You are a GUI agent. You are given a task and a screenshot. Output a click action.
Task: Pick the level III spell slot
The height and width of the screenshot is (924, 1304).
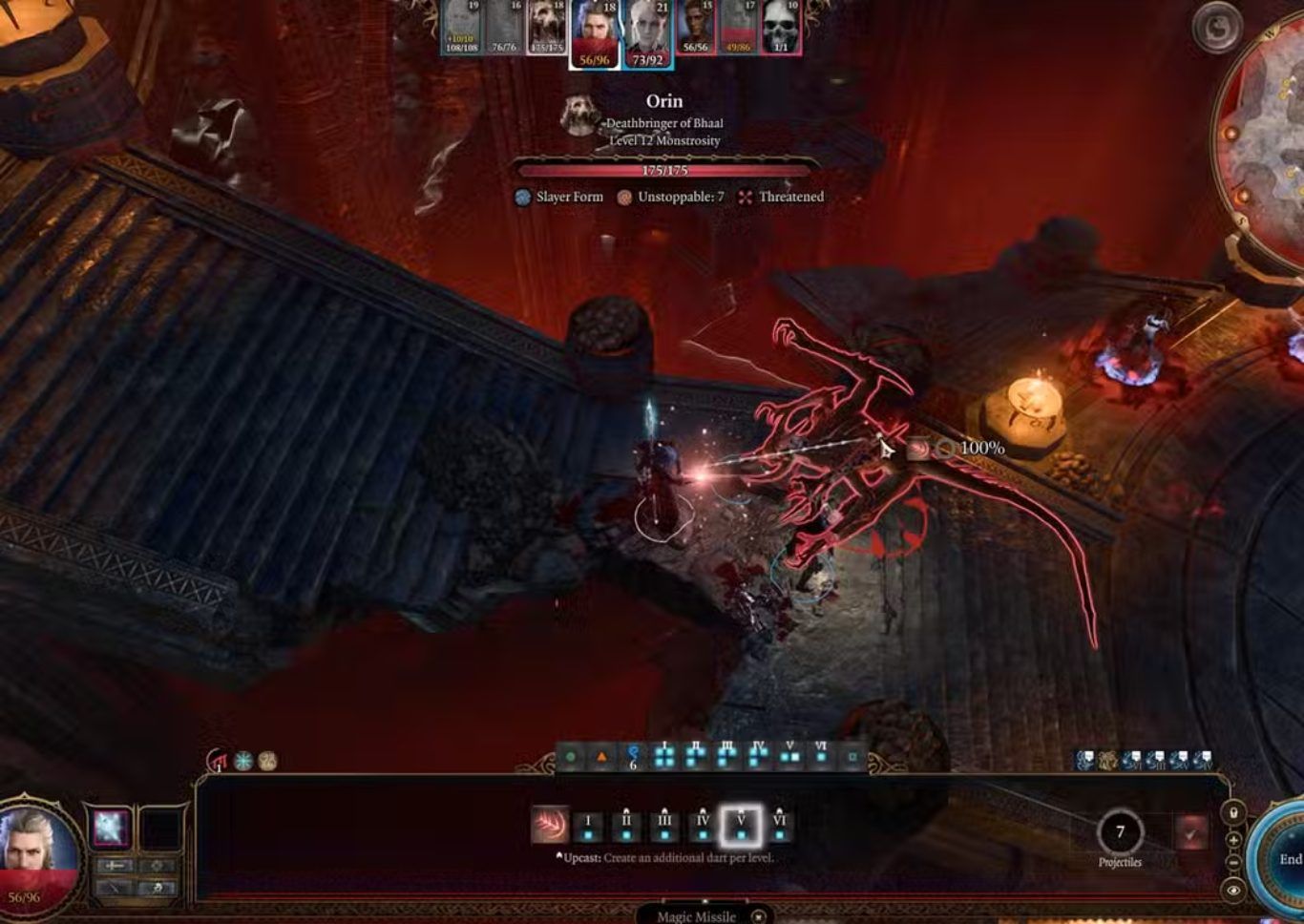(x=664, y=826)
